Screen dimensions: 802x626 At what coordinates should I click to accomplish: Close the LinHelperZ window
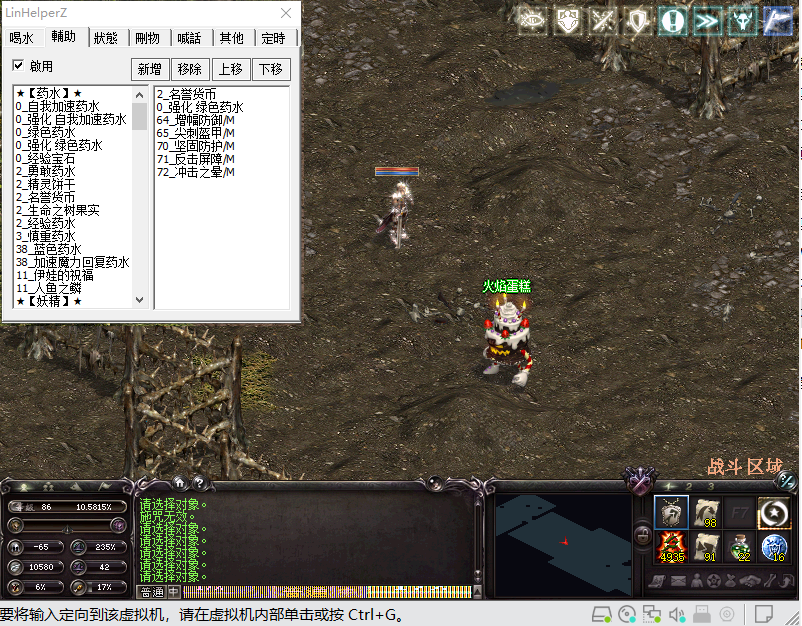[285, 13]
